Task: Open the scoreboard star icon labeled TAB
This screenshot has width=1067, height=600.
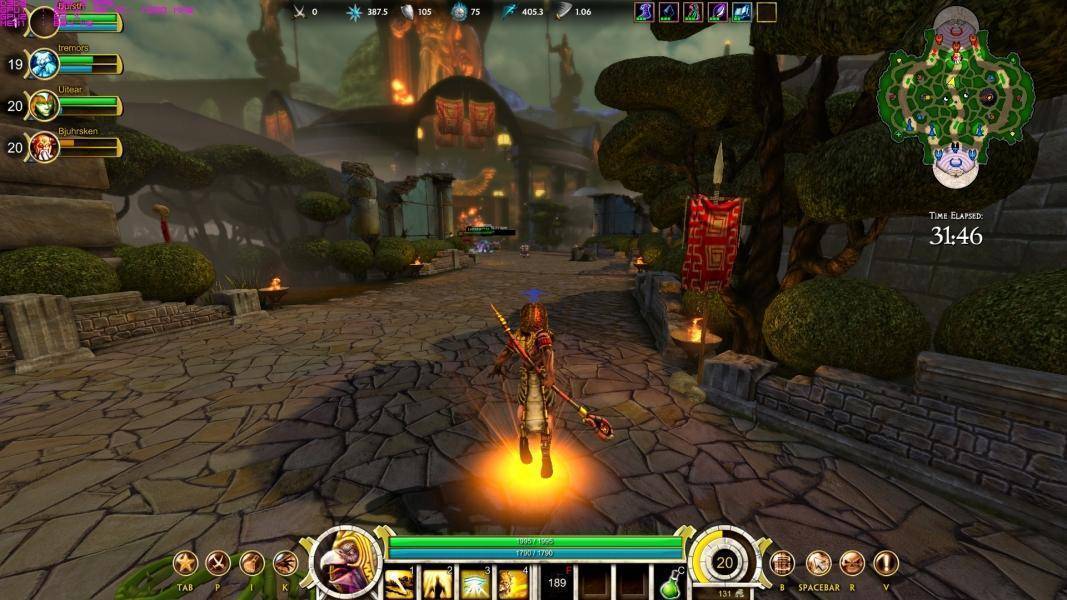Action: click(185, 563)
